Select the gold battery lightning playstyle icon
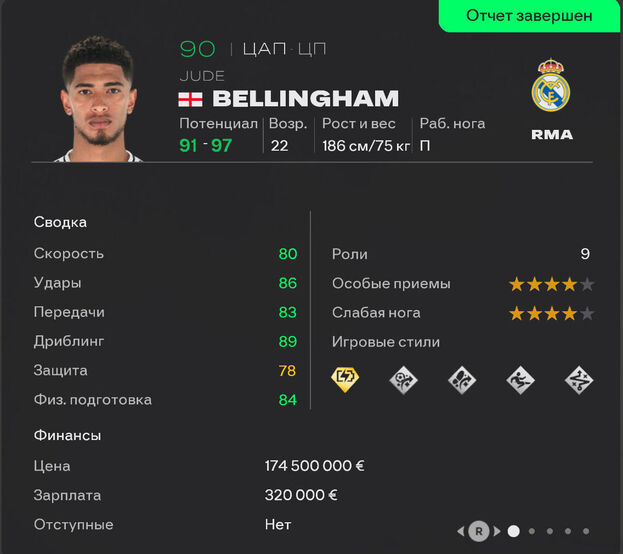623x554 pixels. pyautogui.click(x=346, y=379)
